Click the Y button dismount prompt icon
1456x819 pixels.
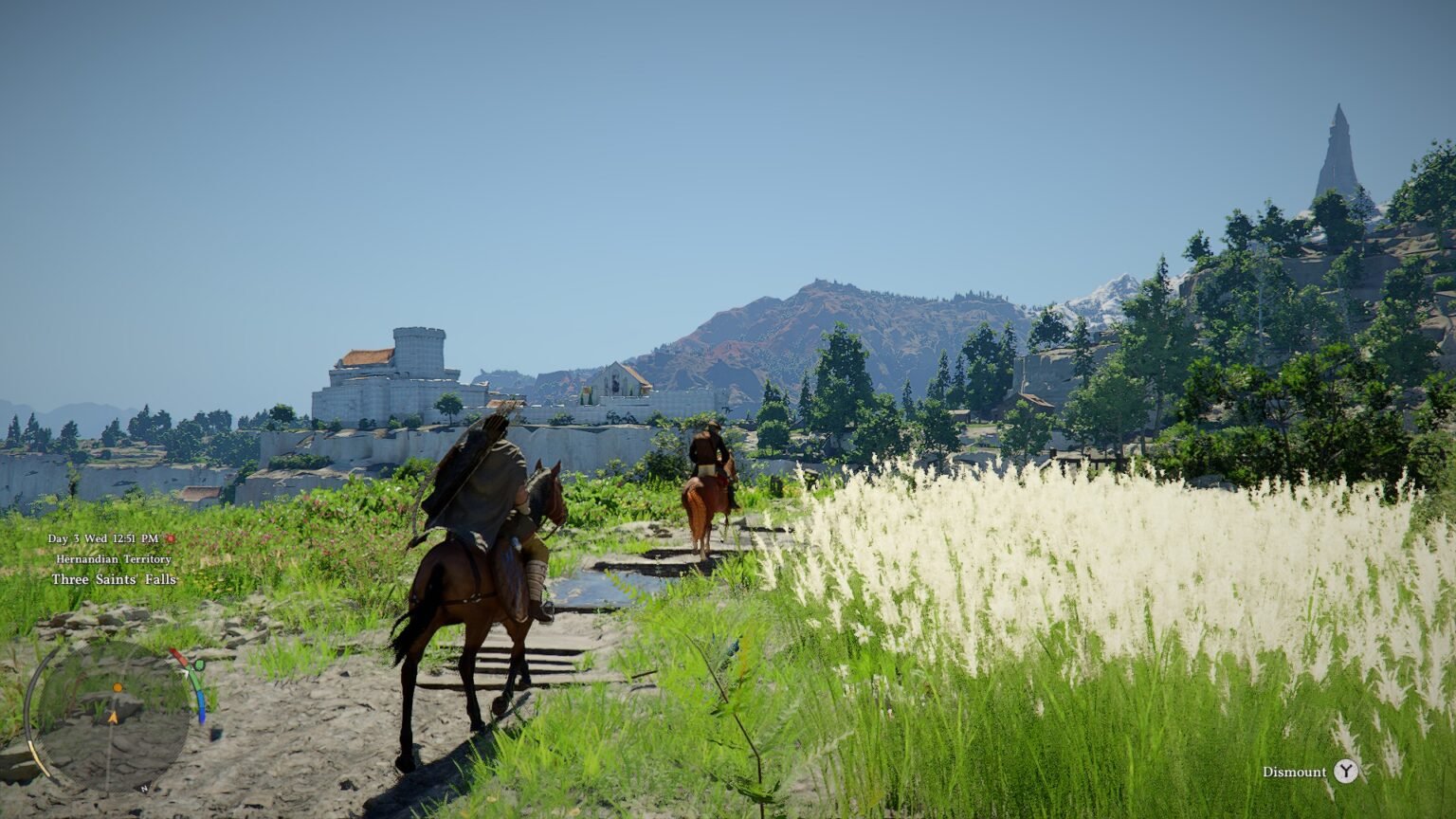pyautogui.click(x=1347, y=773)
